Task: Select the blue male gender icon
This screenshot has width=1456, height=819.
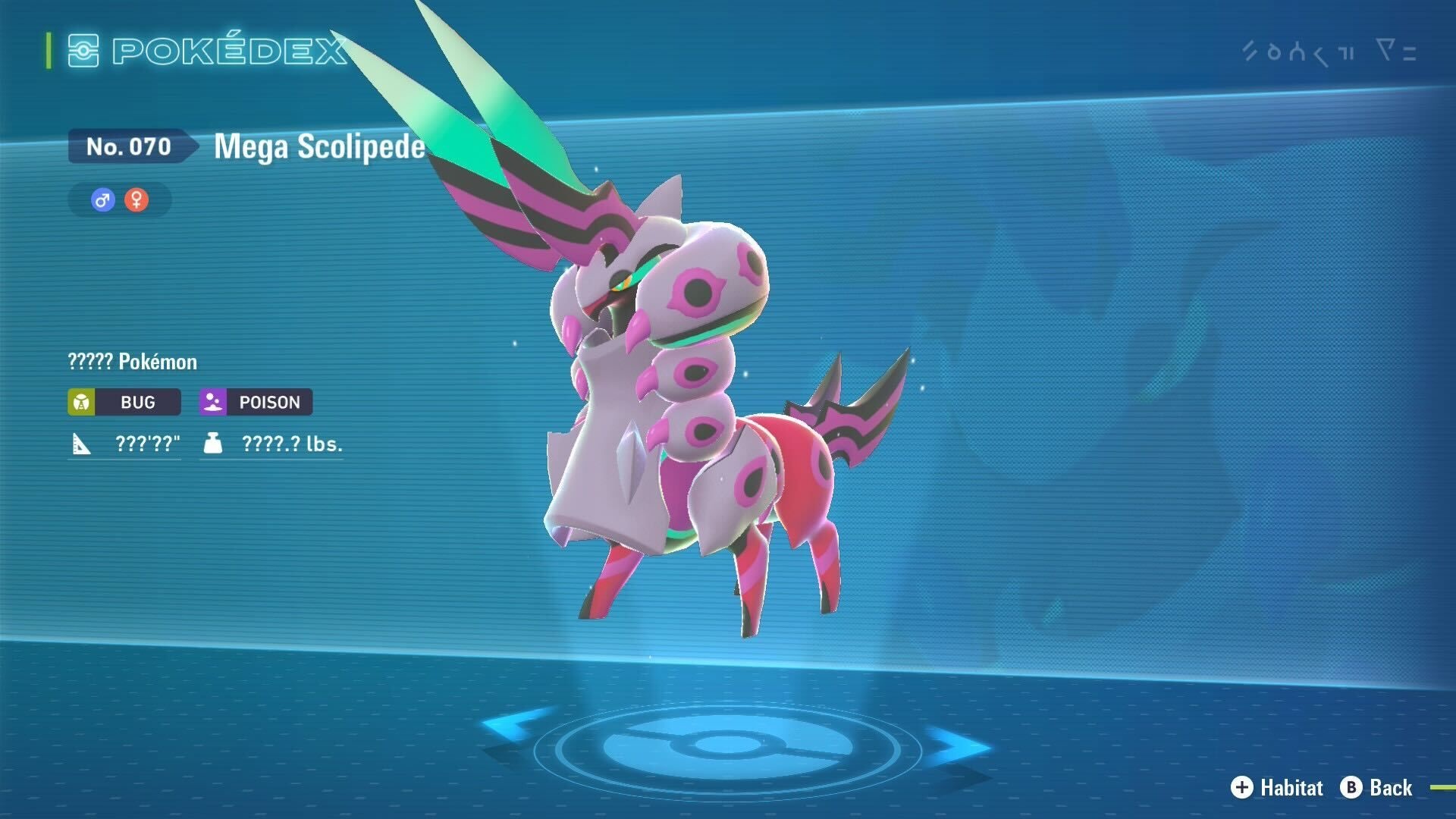Action: pyautogui.click(x=102, y=200)
